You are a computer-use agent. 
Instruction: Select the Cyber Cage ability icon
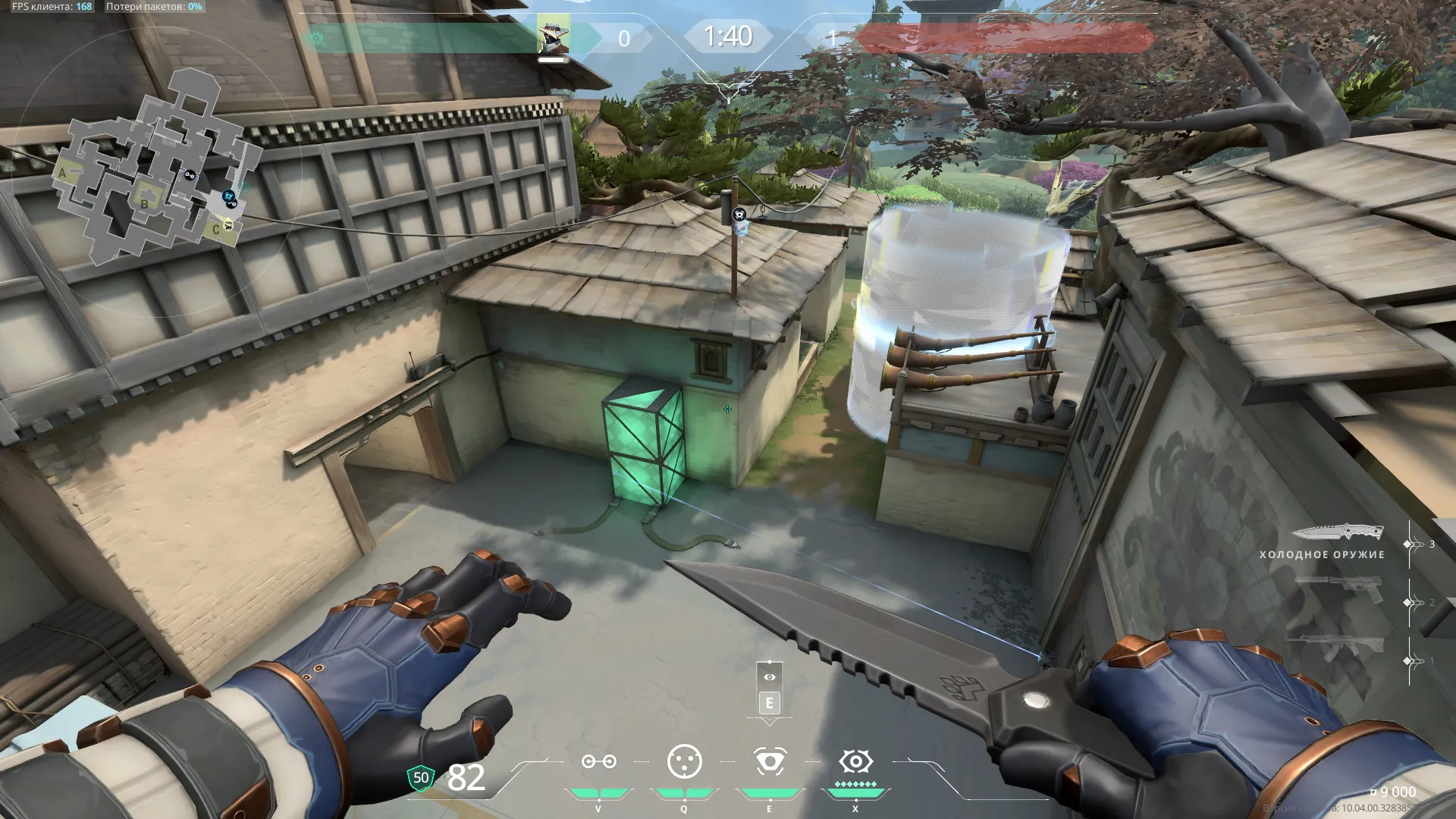pos(684,762)
